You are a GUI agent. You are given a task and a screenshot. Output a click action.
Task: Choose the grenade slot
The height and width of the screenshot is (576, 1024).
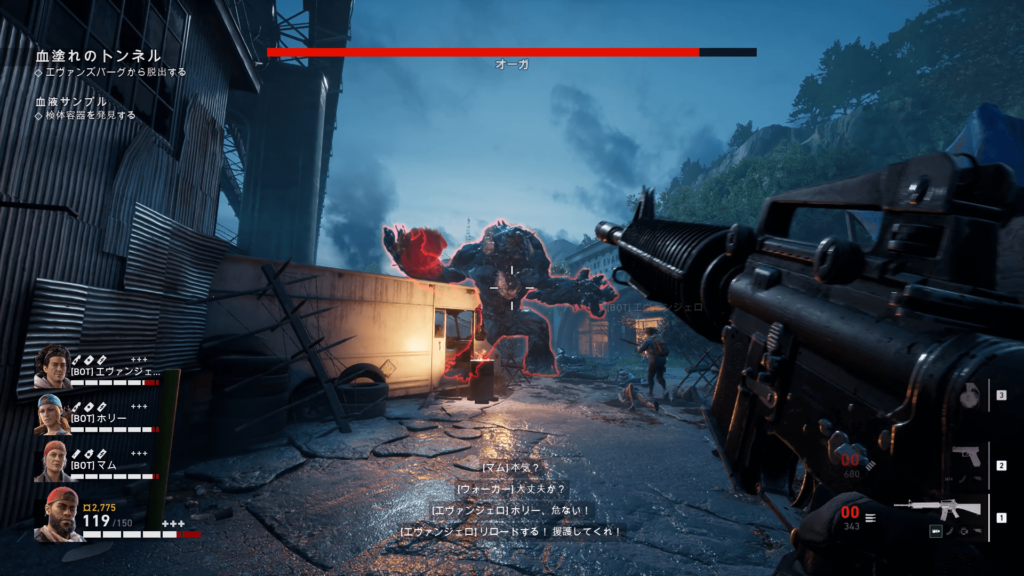(x=969, y=395)
